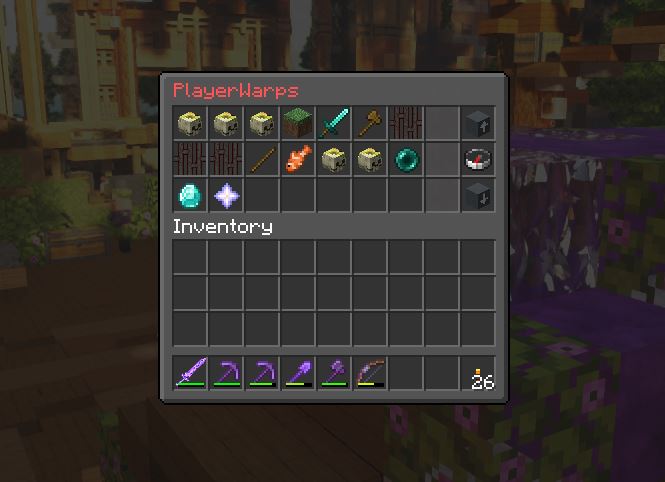Choose the enchanted axe in hotbar
This screenshot has height=482, width=665.
coord(333,375)
